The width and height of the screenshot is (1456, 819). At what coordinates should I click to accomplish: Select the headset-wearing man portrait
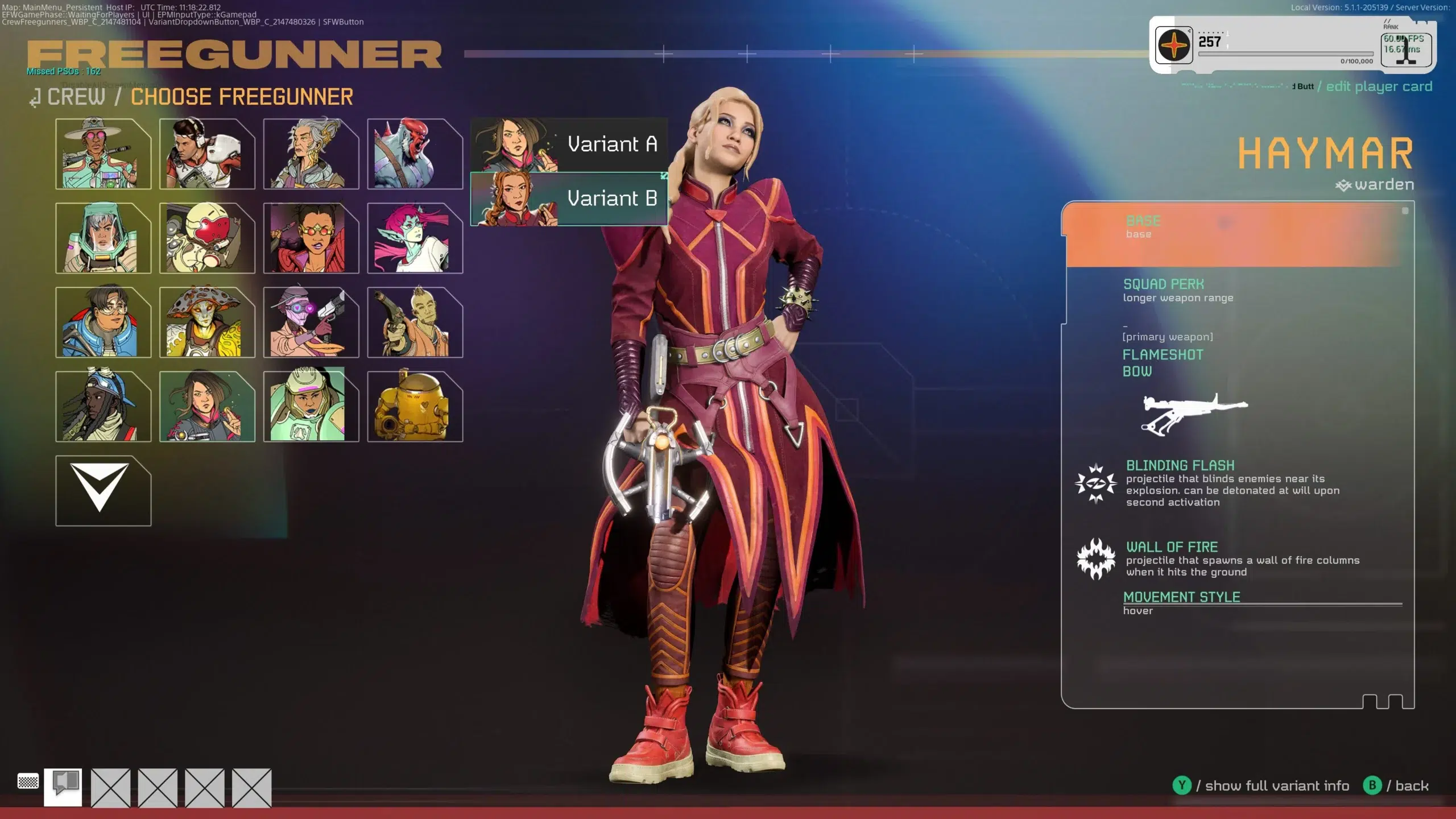(207, 154)
